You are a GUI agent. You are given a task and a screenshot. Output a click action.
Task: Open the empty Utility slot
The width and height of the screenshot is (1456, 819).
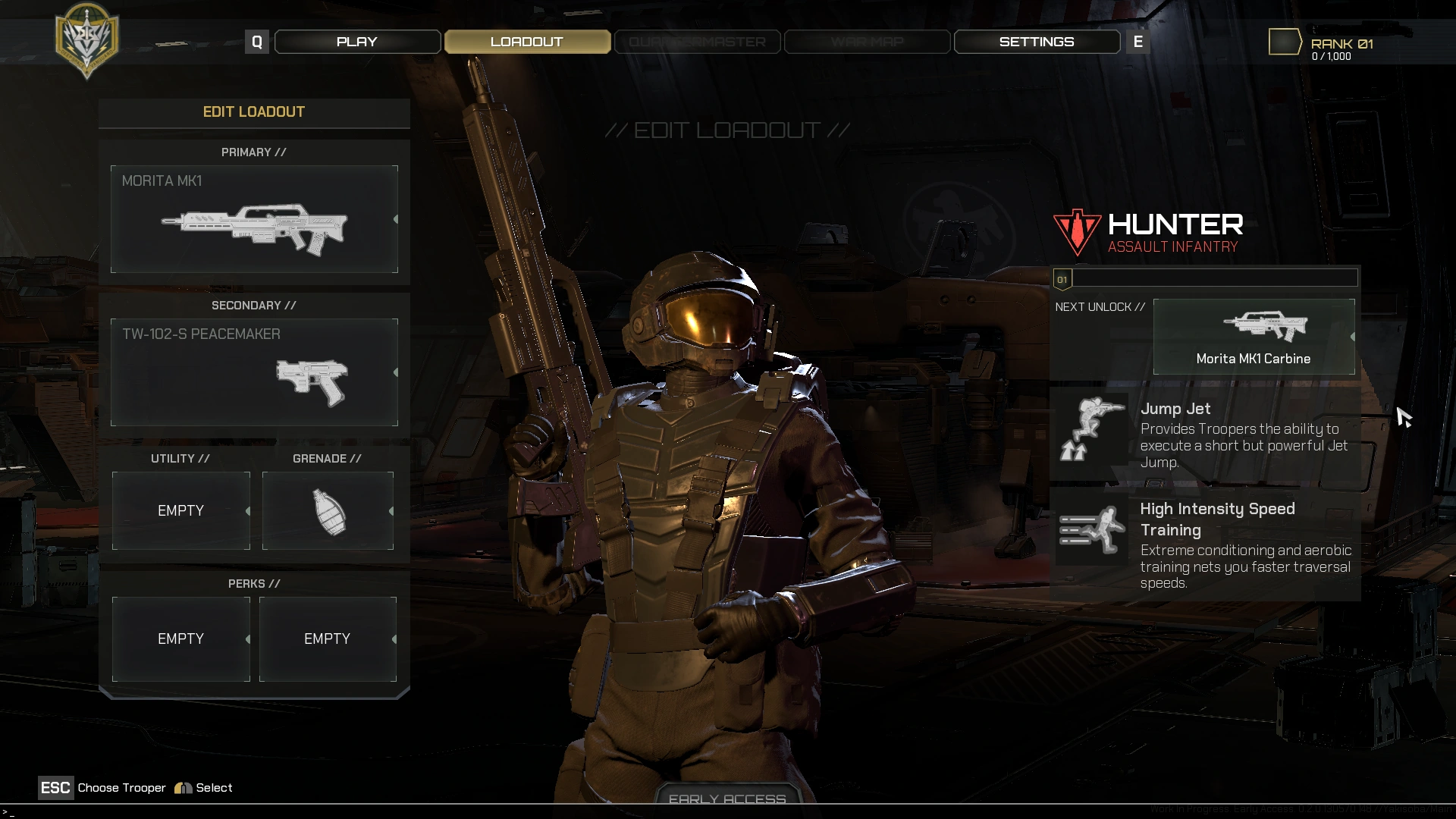181,510
